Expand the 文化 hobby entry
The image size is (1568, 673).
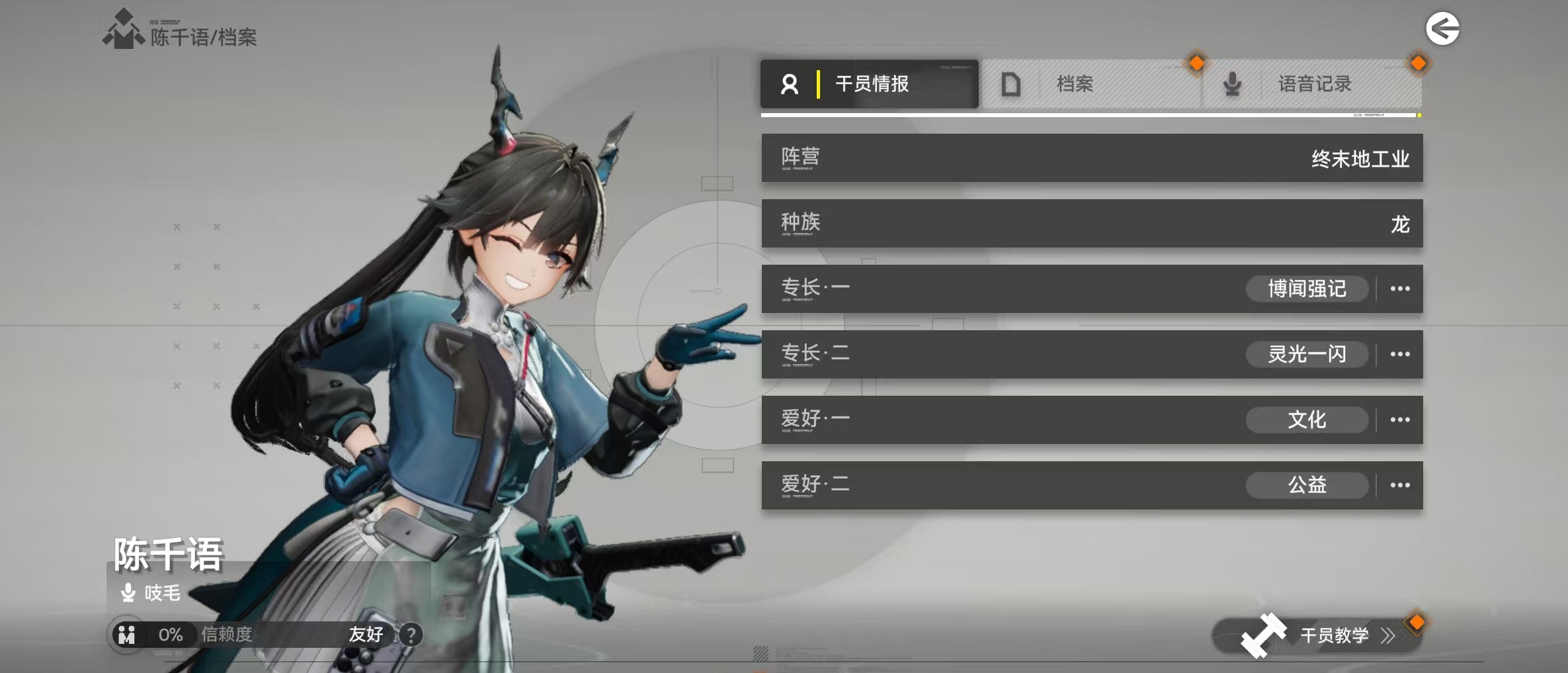1399,420
